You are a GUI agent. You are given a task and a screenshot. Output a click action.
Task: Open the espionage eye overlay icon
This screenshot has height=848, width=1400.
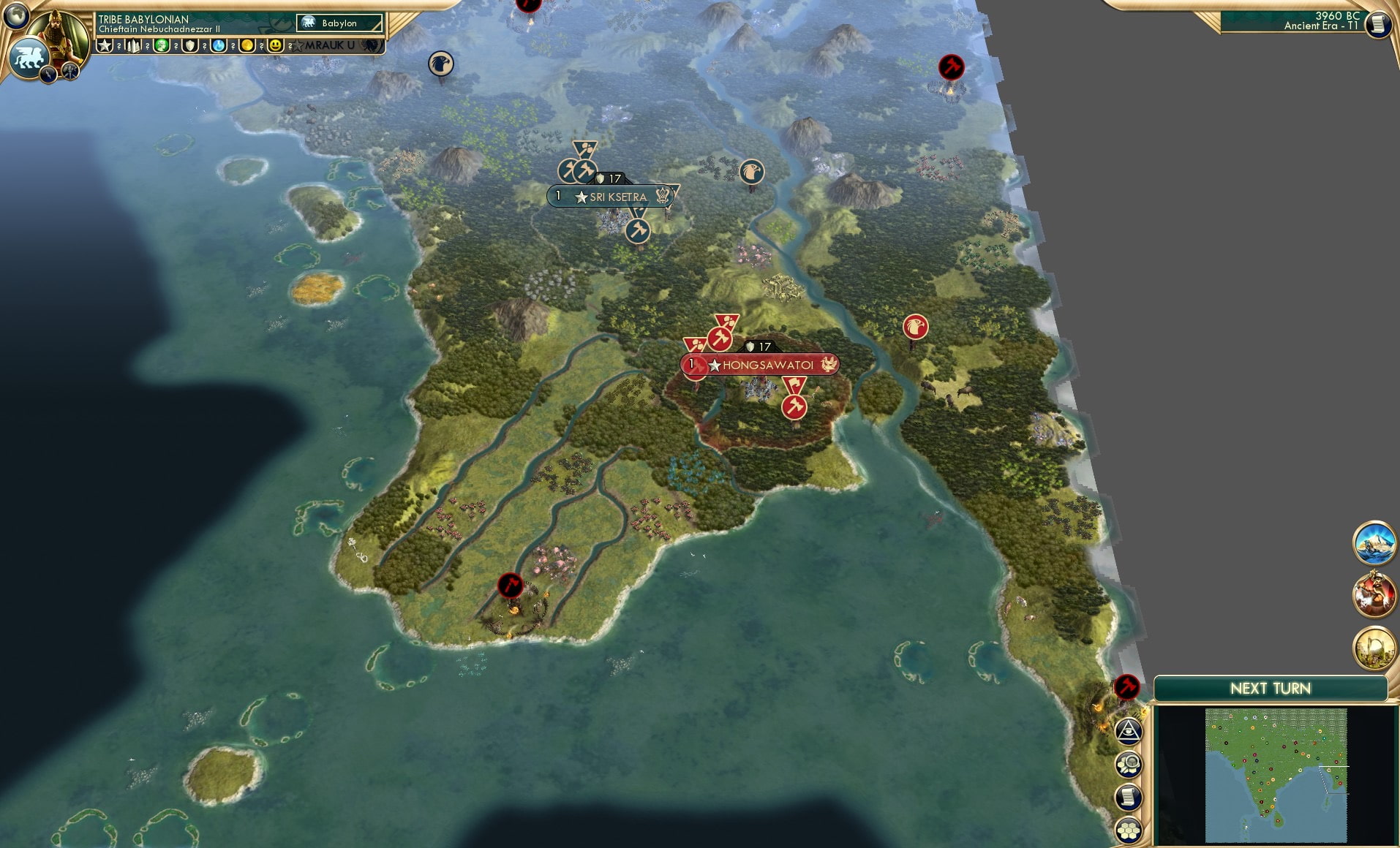click(1129, 731)
